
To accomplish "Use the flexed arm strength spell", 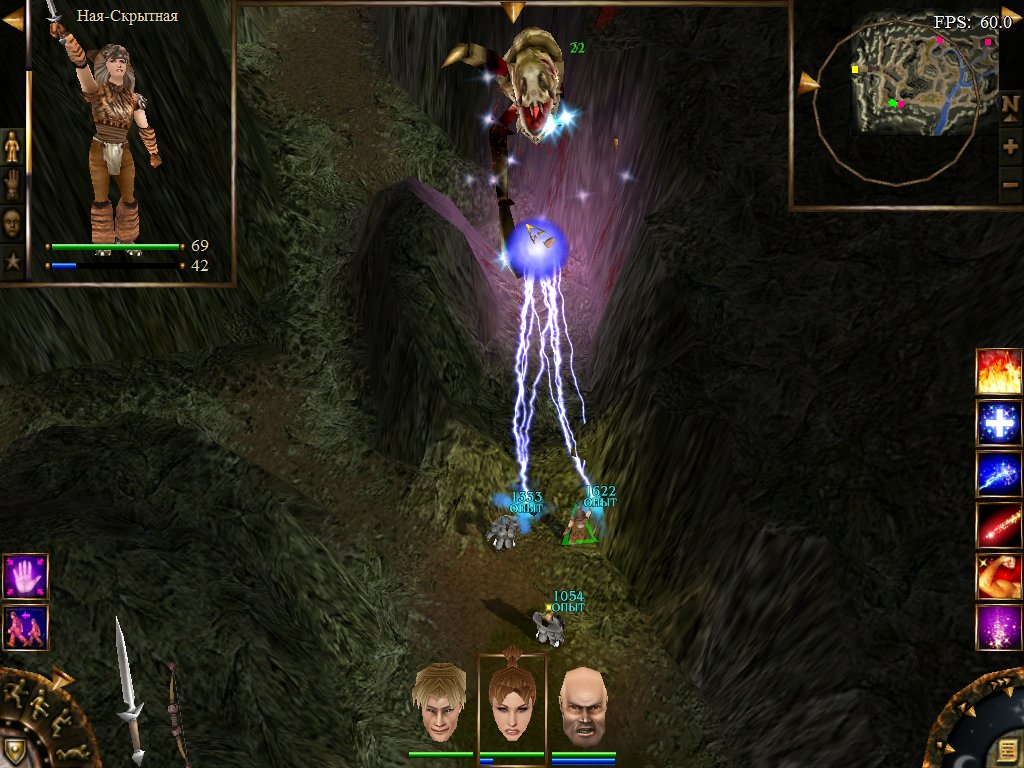I will (998, 577).
